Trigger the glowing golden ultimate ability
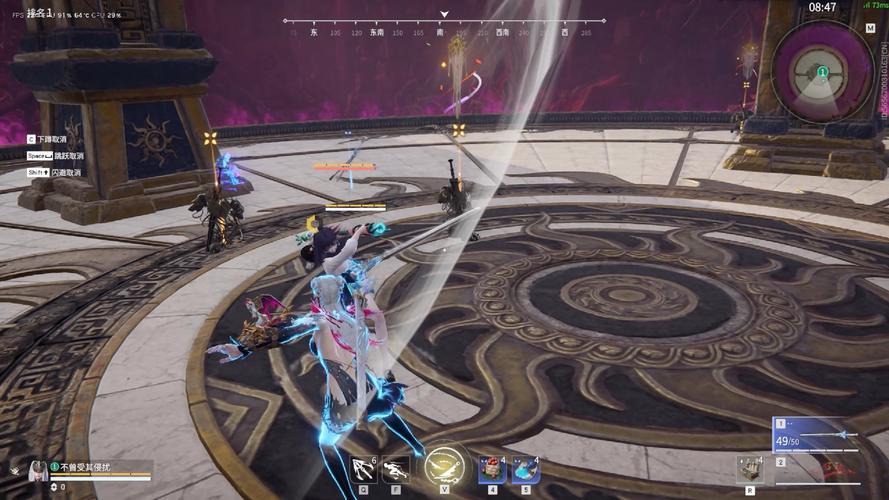The height and width of the screenshot is (500, 889). coord(443,466)
